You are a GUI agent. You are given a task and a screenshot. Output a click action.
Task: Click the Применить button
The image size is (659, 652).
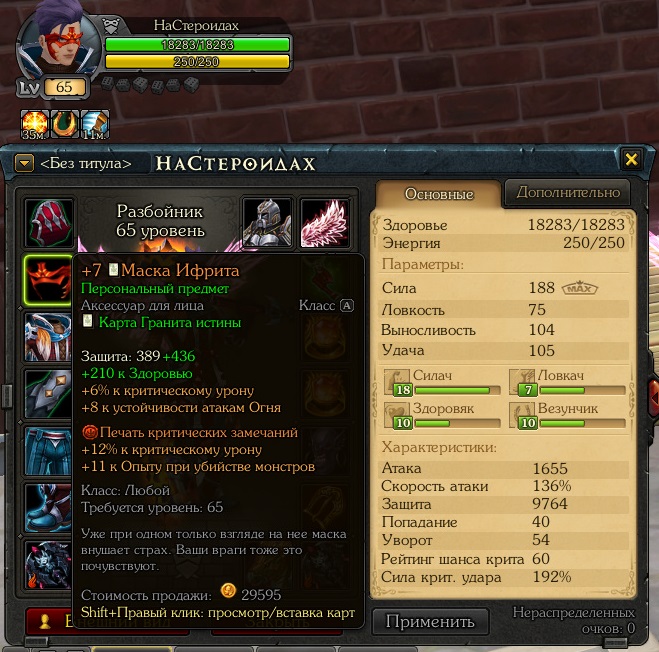[430, 621]
